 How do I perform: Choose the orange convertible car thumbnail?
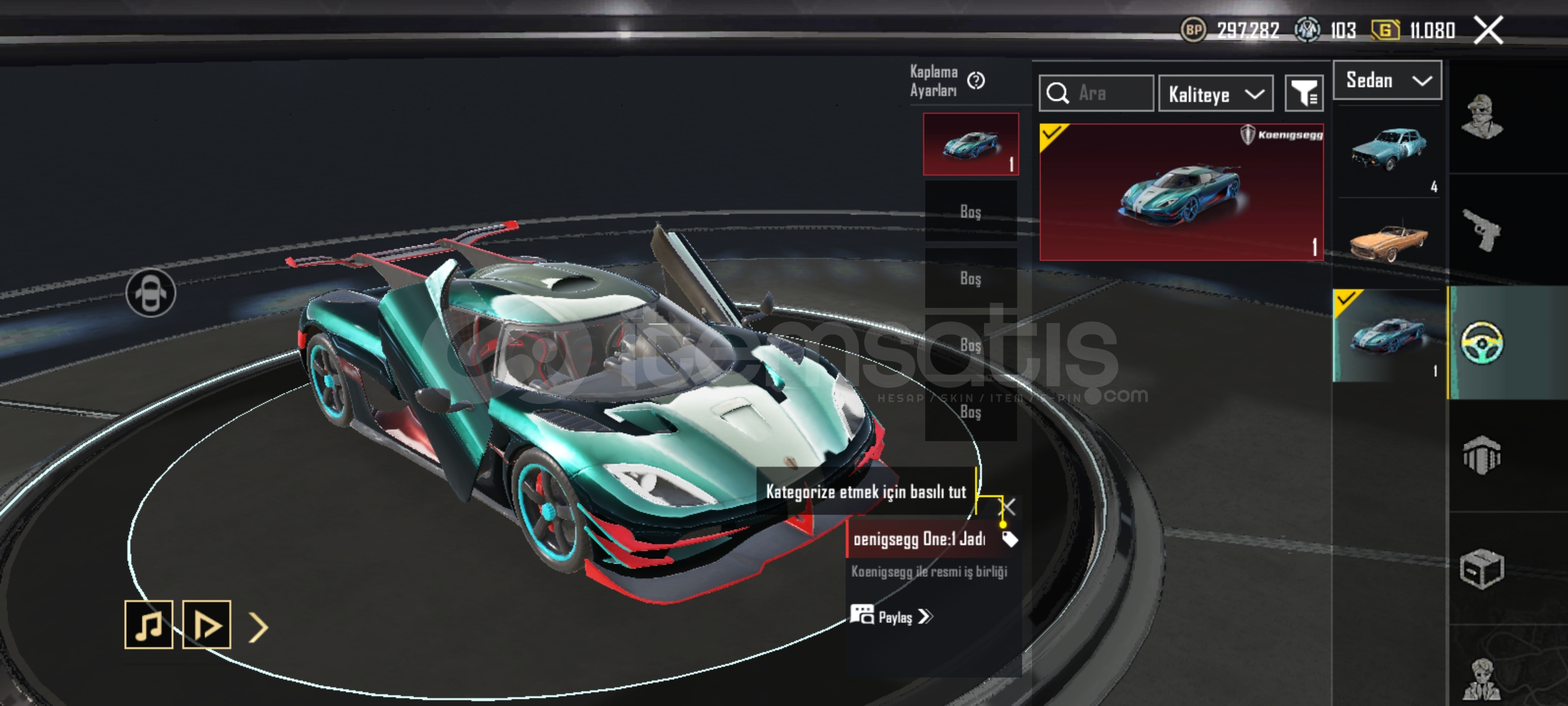point(1388,242)
